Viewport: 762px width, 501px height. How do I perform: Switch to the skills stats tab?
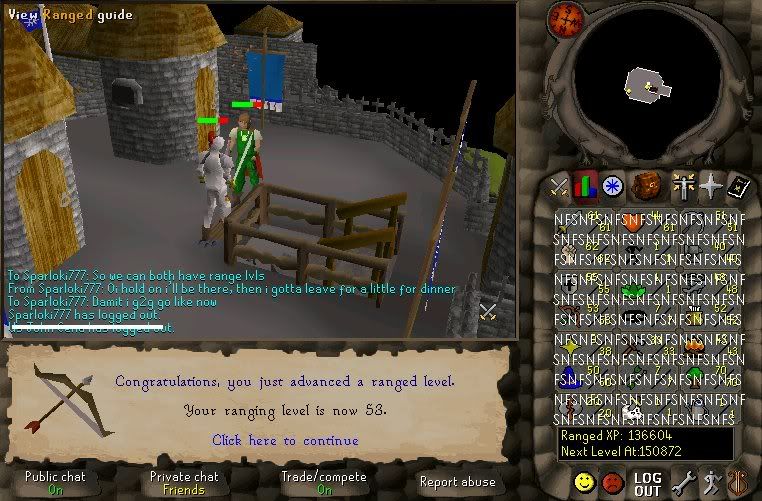tap(585, 186)
